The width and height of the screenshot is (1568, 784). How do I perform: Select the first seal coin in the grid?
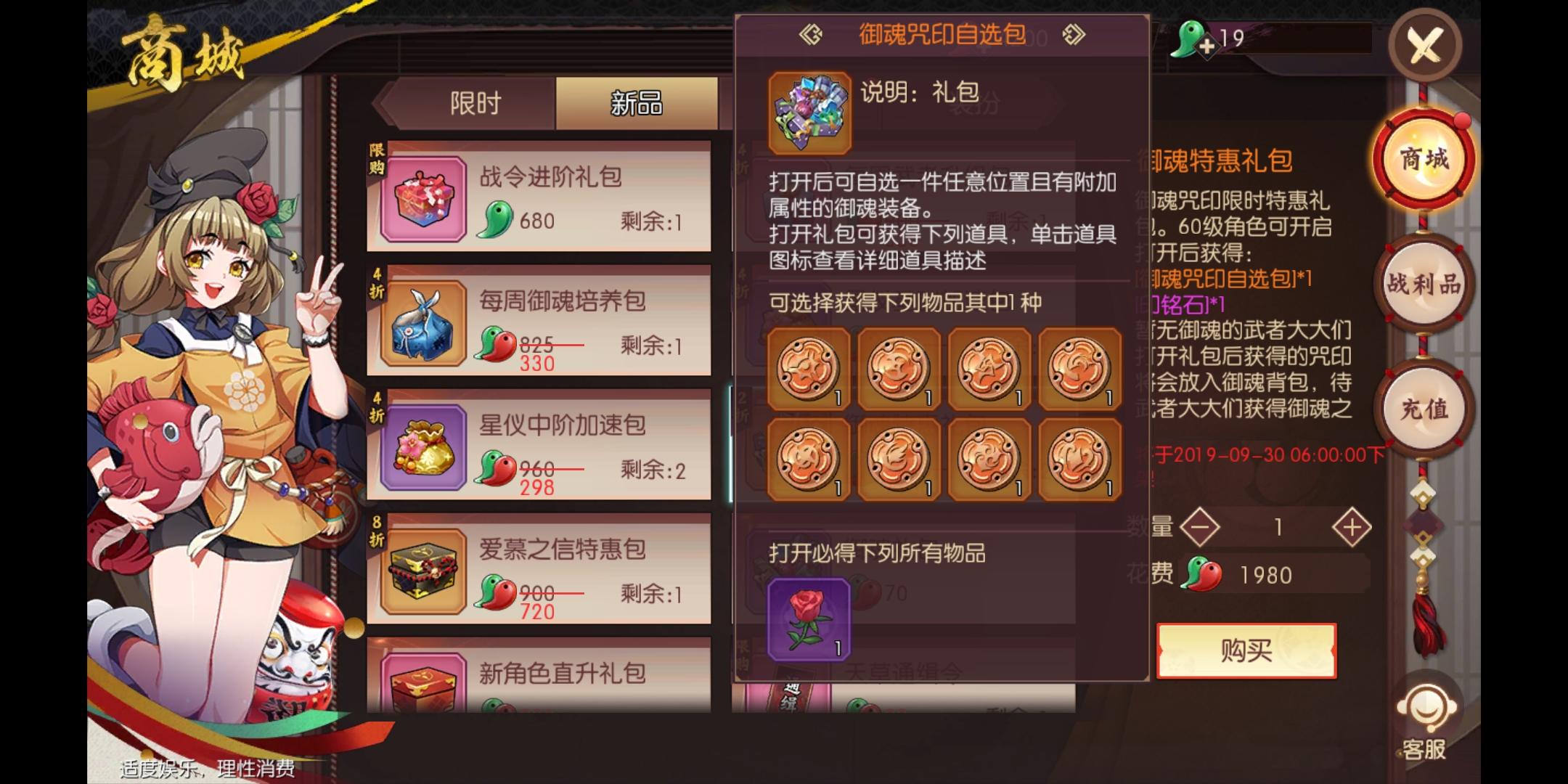[x=808, y=369]
